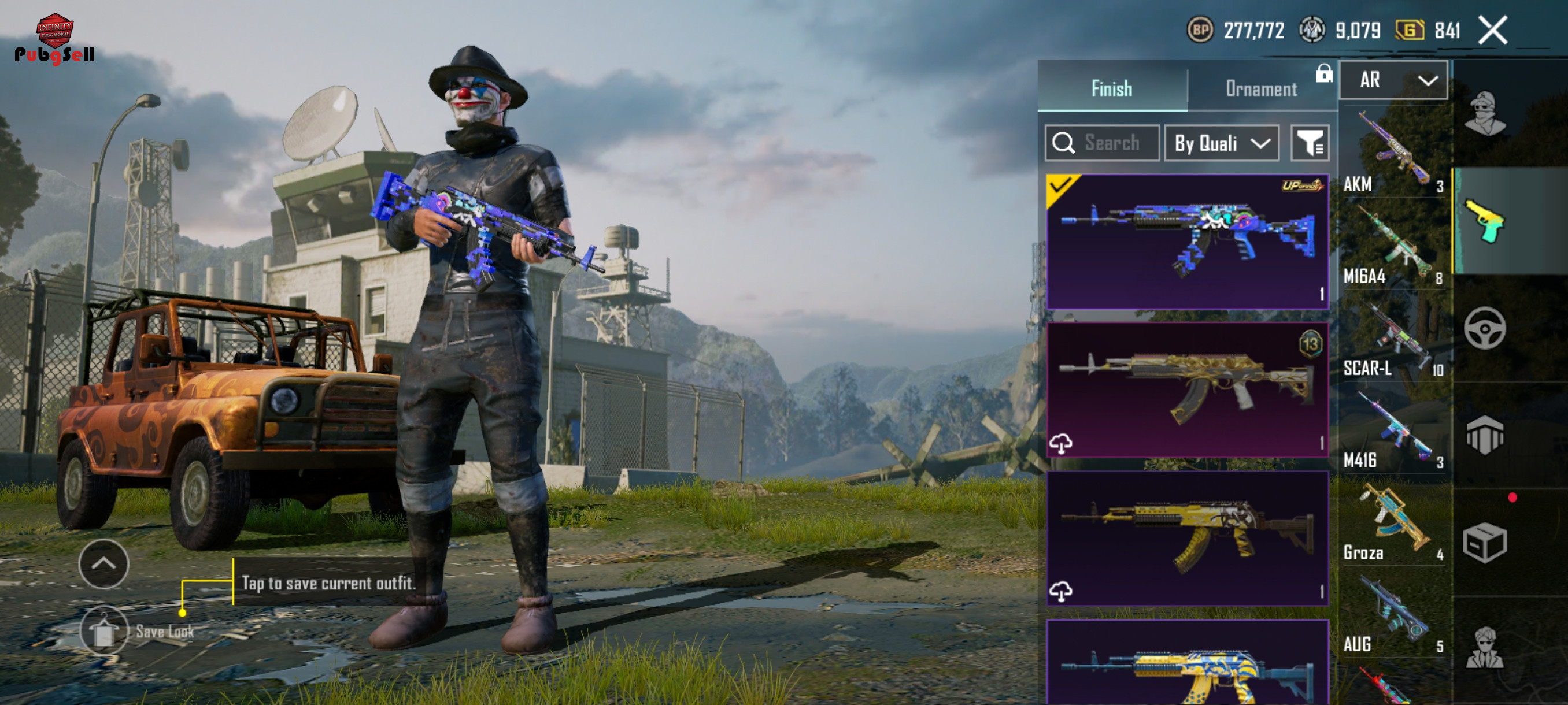This screenshot has width=1568, height=705.
Task: Switch to the Finish tab
Action: [1111, 89]
